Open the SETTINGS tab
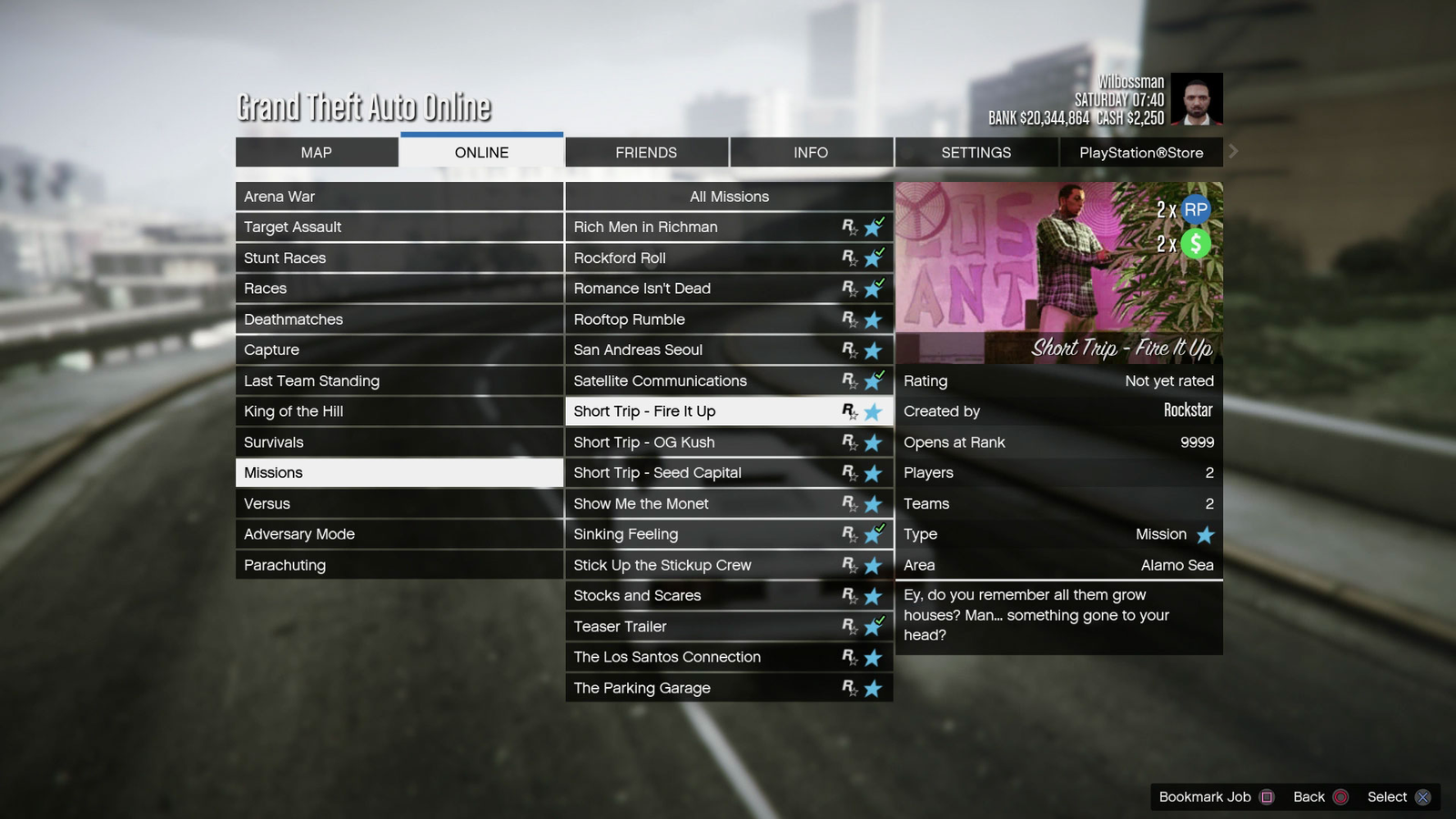The height and width of the screenshot is (819, 1456). click(976, 152)
